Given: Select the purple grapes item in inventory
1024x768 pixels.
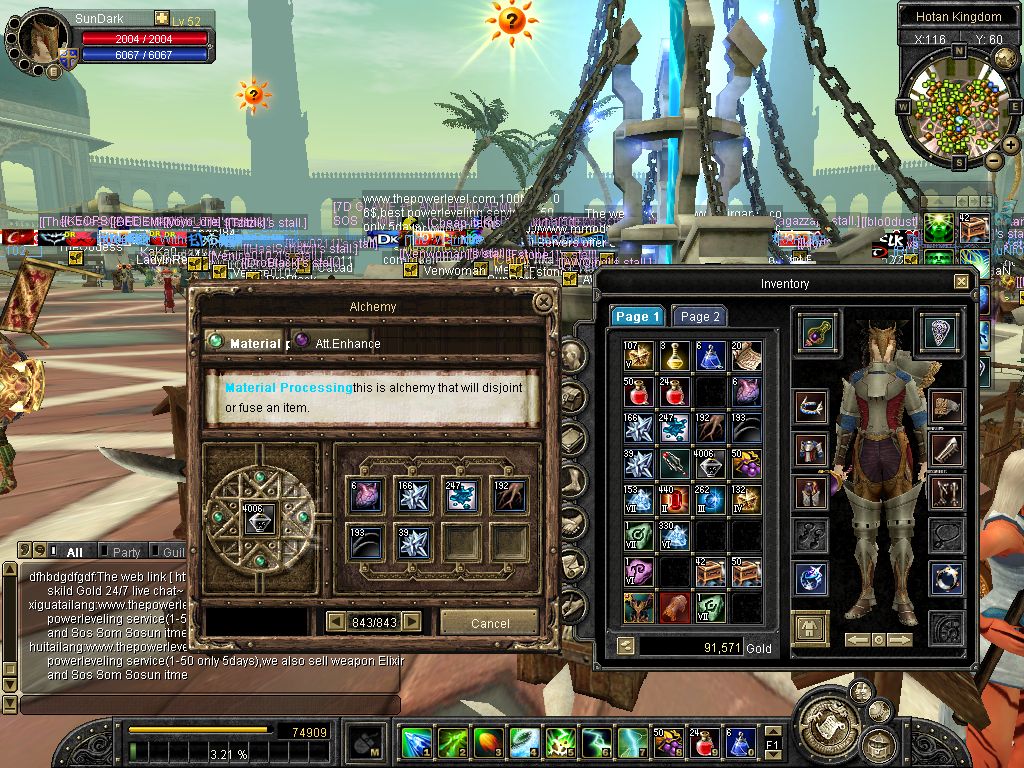Looking at the screenshot, I should (x=746, y=463).
